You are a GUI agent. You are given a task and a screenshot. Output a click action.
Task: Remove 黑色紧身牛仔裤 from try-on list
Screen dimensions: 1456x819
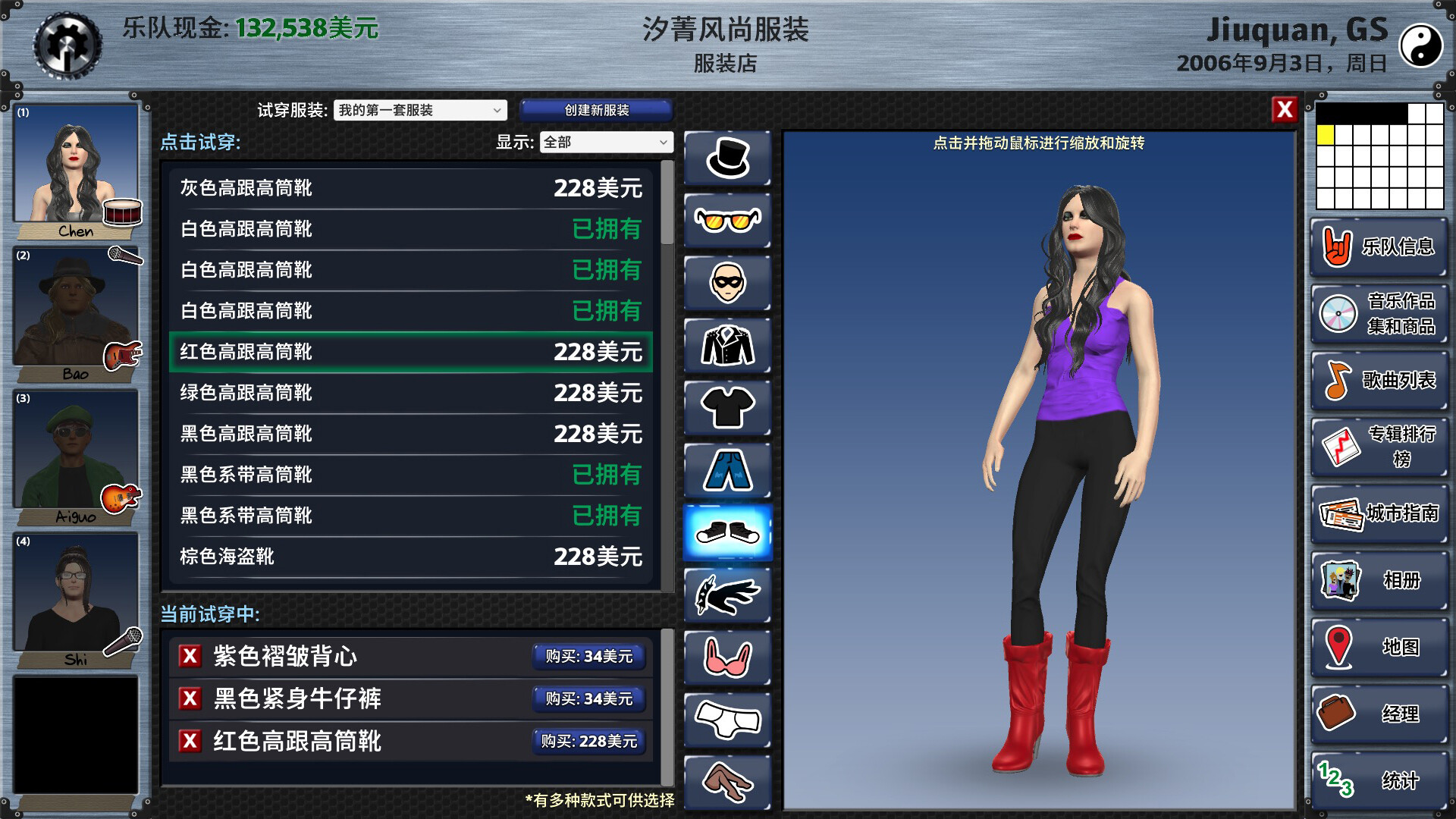(x=191, y=699)
